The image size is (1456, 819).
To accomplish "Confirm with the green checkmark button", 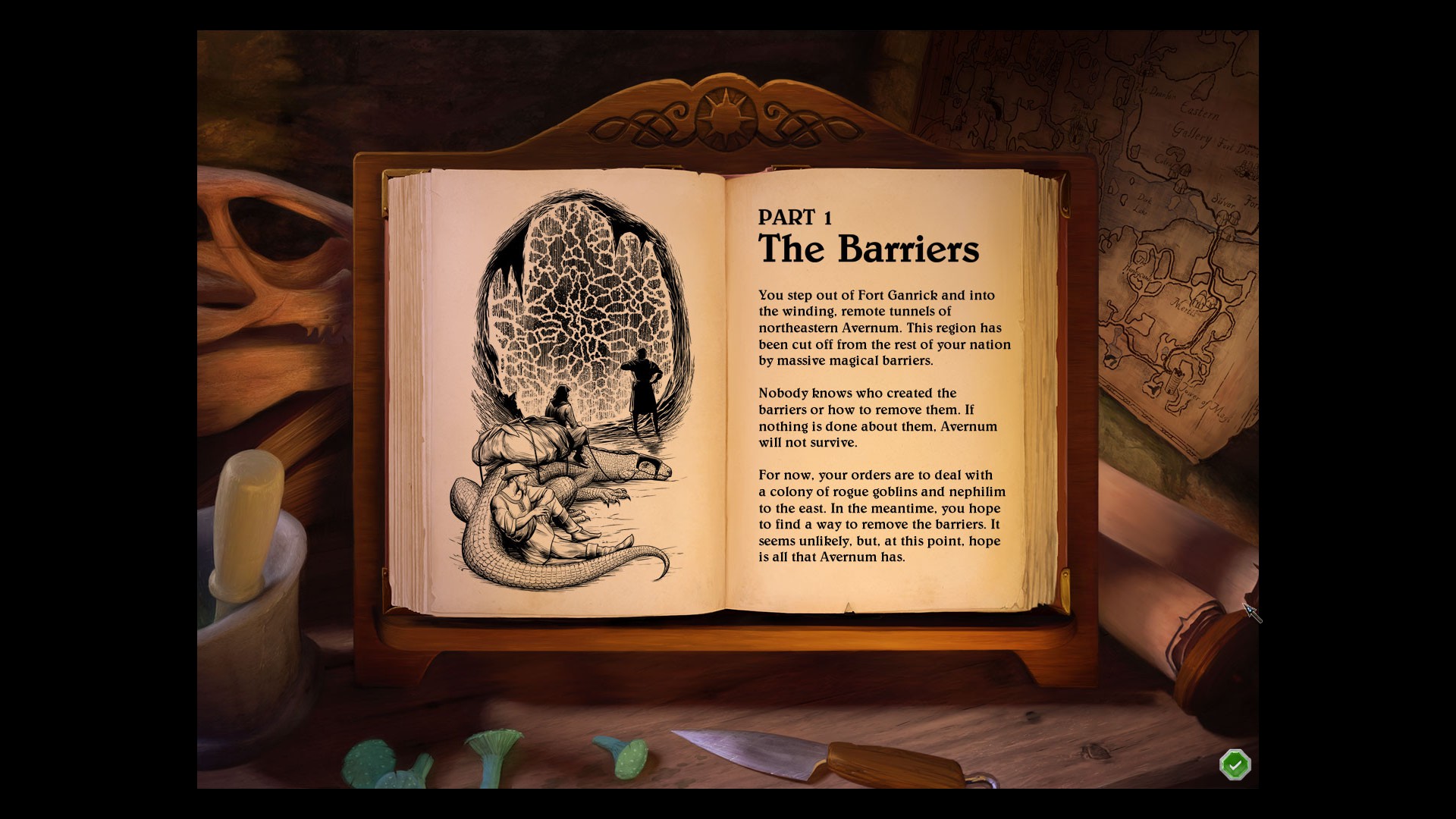I will [x=1235, y=765].
